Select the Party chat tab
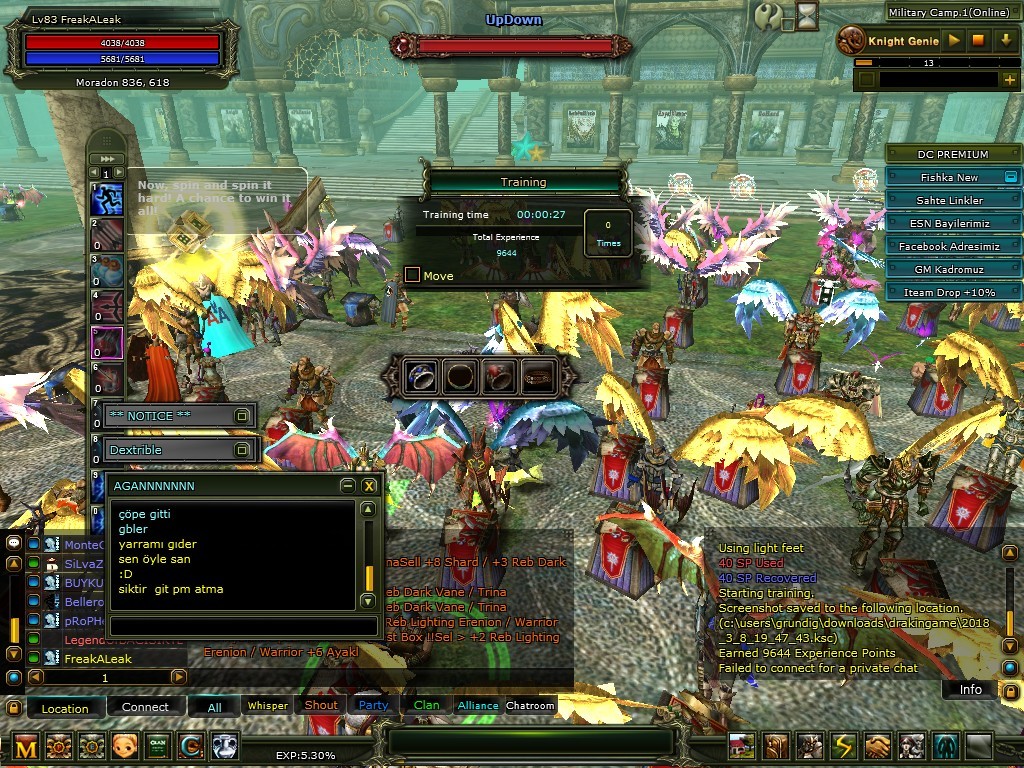The height and width of the screenshot is (768, 1024). pos(373,705)
